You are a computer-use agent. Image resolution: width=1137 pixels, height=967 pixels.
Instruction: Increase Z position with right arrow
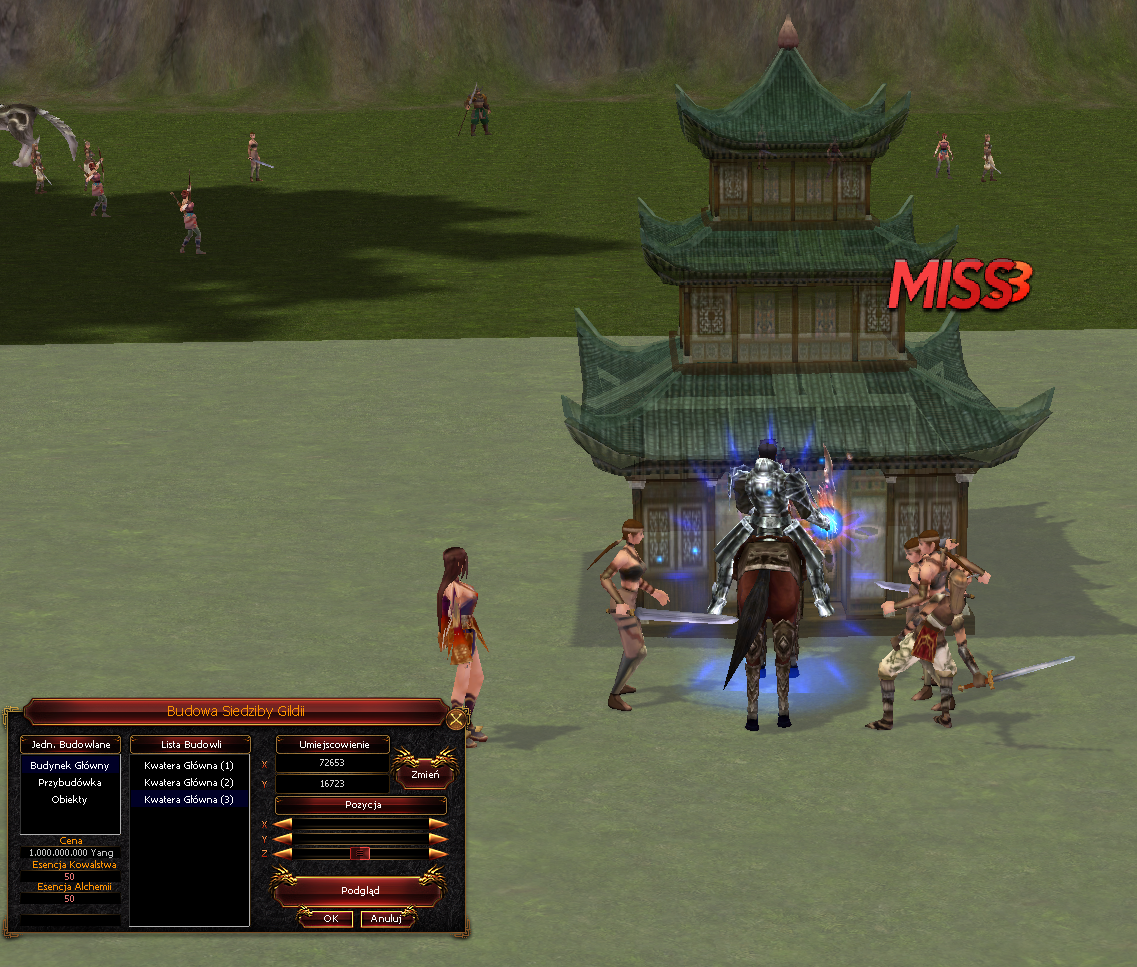438,853
